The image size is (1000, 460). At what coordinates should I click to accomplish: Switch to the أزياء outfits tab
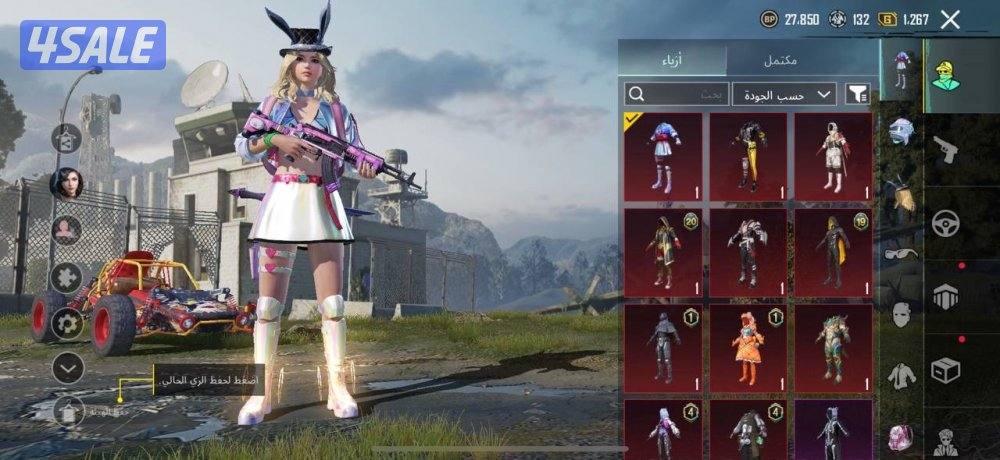(x=672, y=61)
